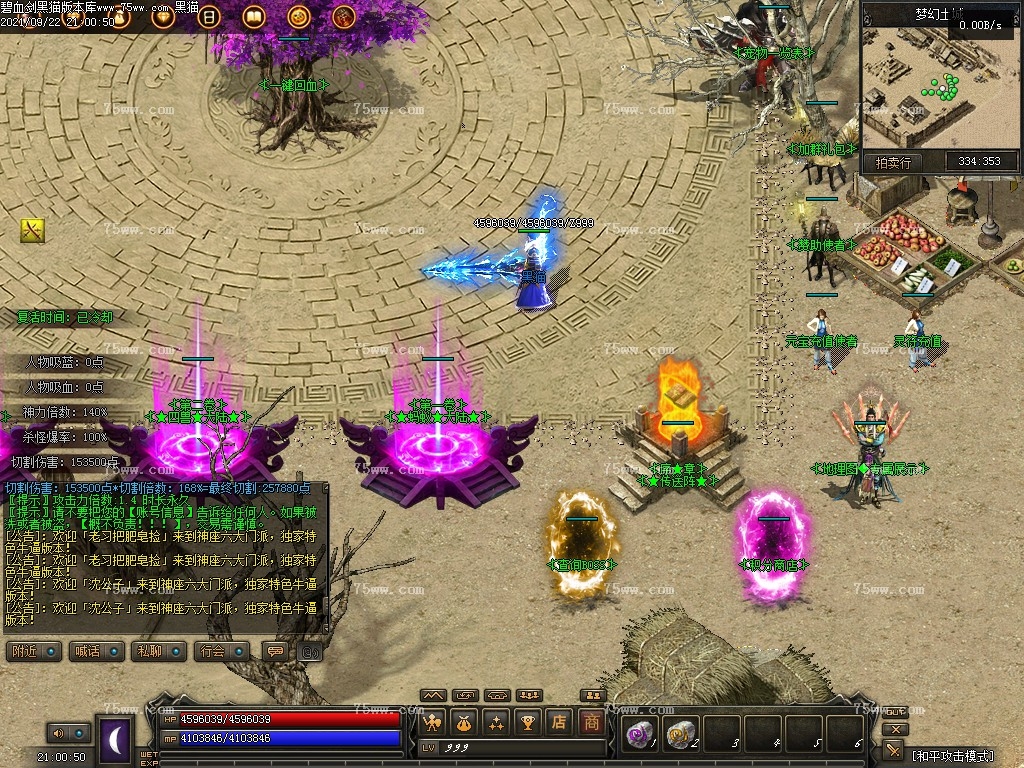Open the diamond icon in top bar
This screenshot has height=768, width=1024.
click(x=163, y=16)
